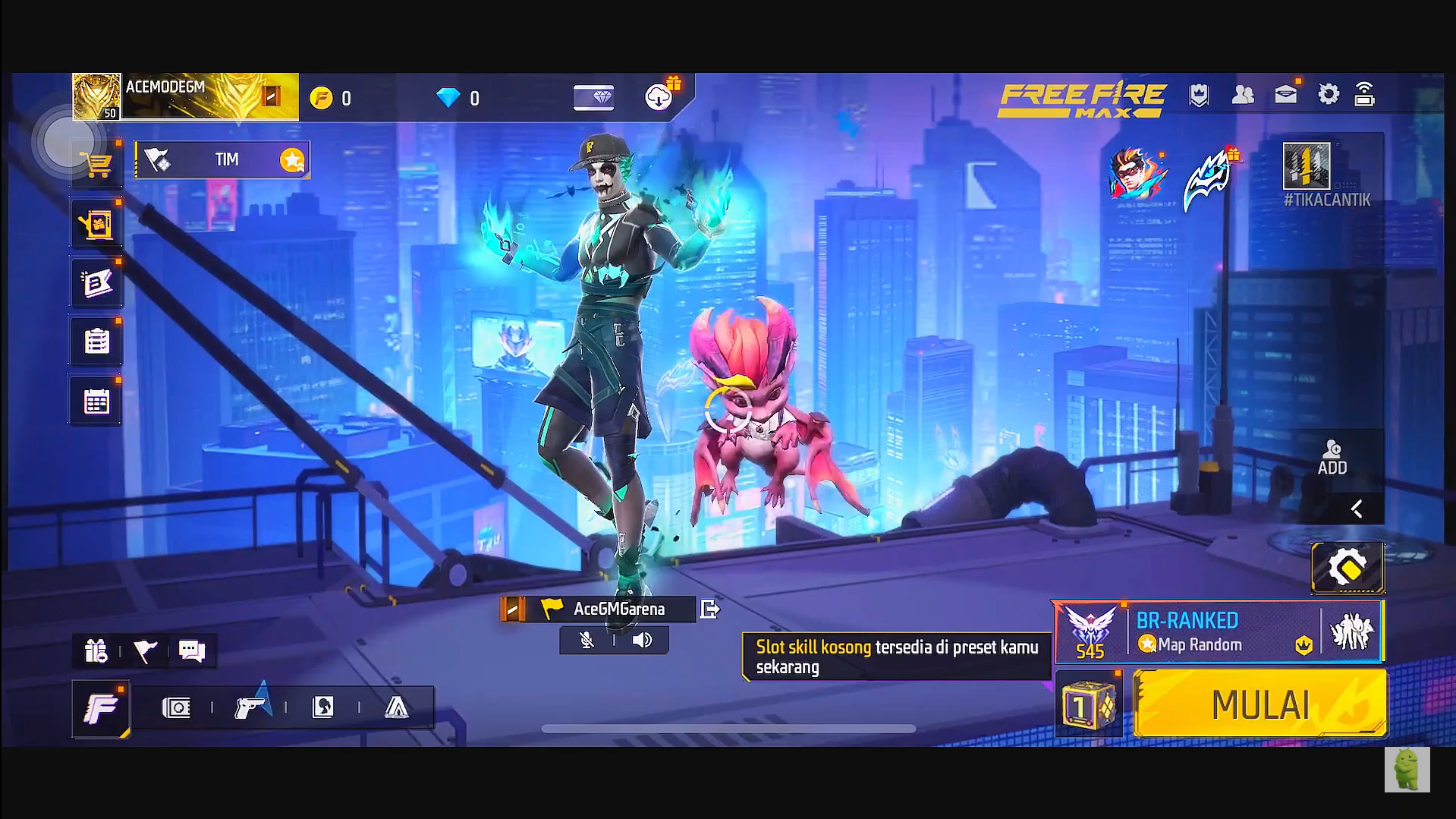Switch to the Free Fire lobby tab

click(x=101, y=707)
